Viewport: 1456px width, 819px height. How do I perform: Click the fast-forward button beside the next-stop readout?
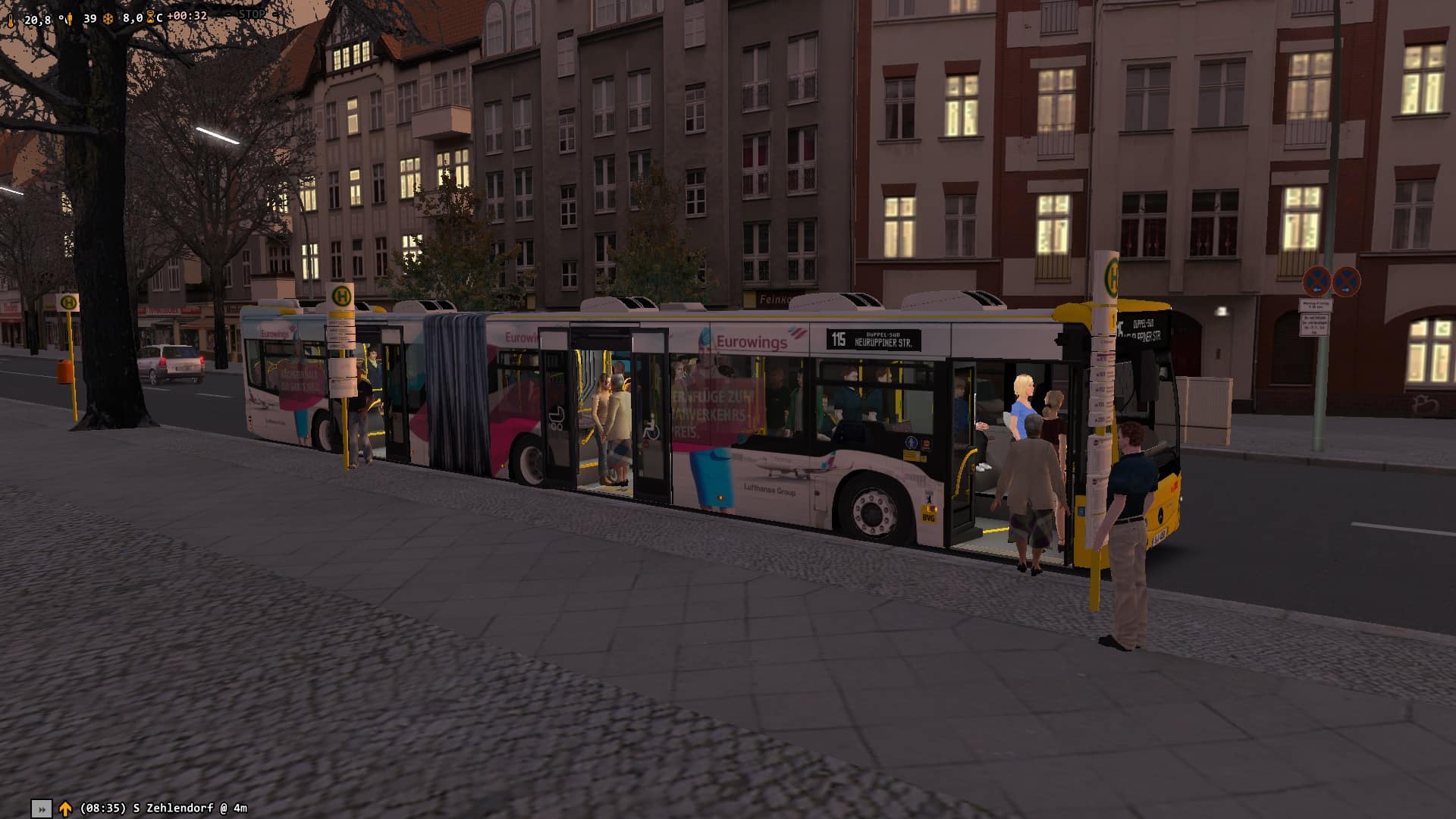tap(42, 808)
